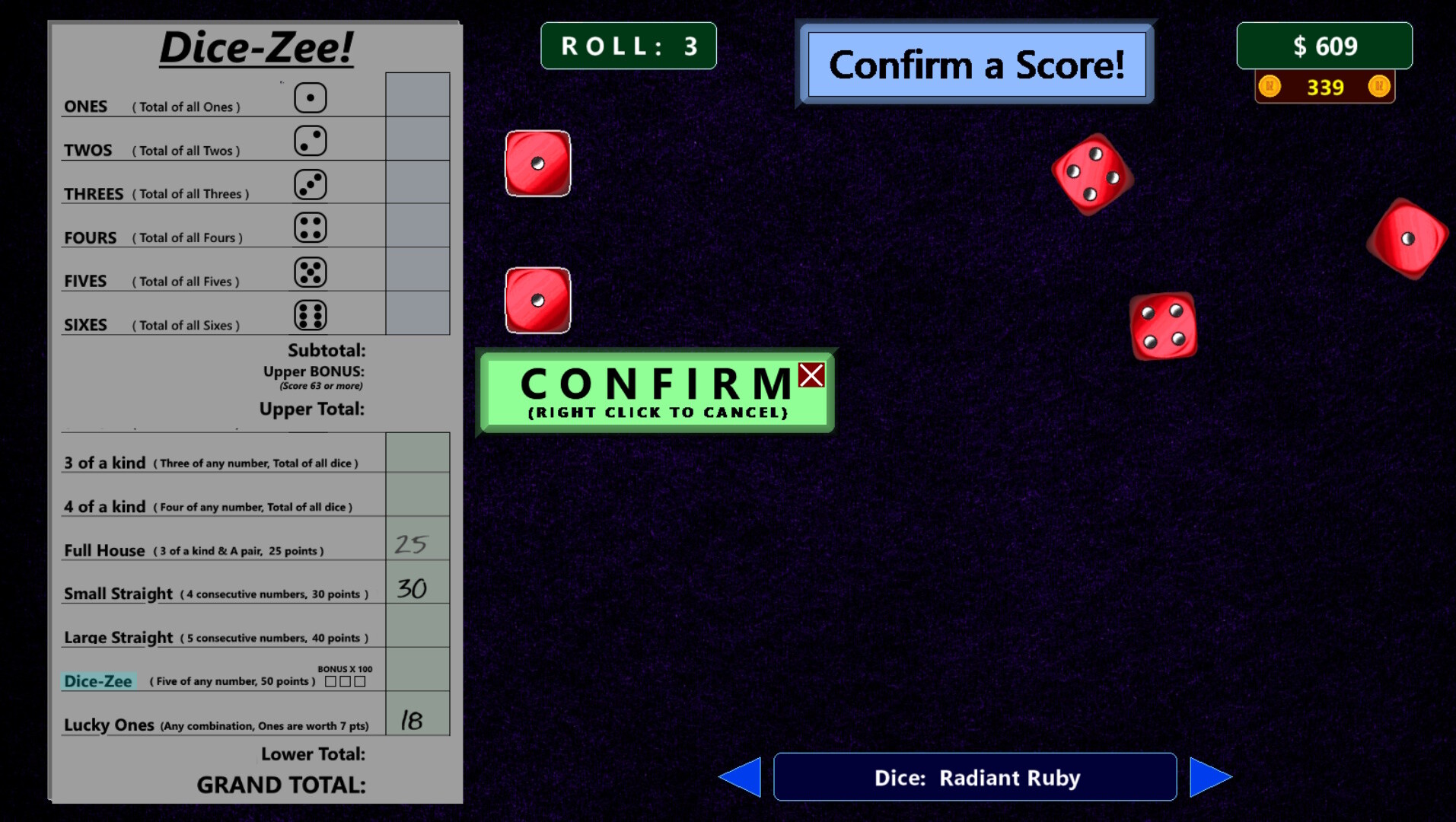Click the left coin icon beside the 339 balance
The width and height of the screenshot is (1456, 822).
[1270, 86]
